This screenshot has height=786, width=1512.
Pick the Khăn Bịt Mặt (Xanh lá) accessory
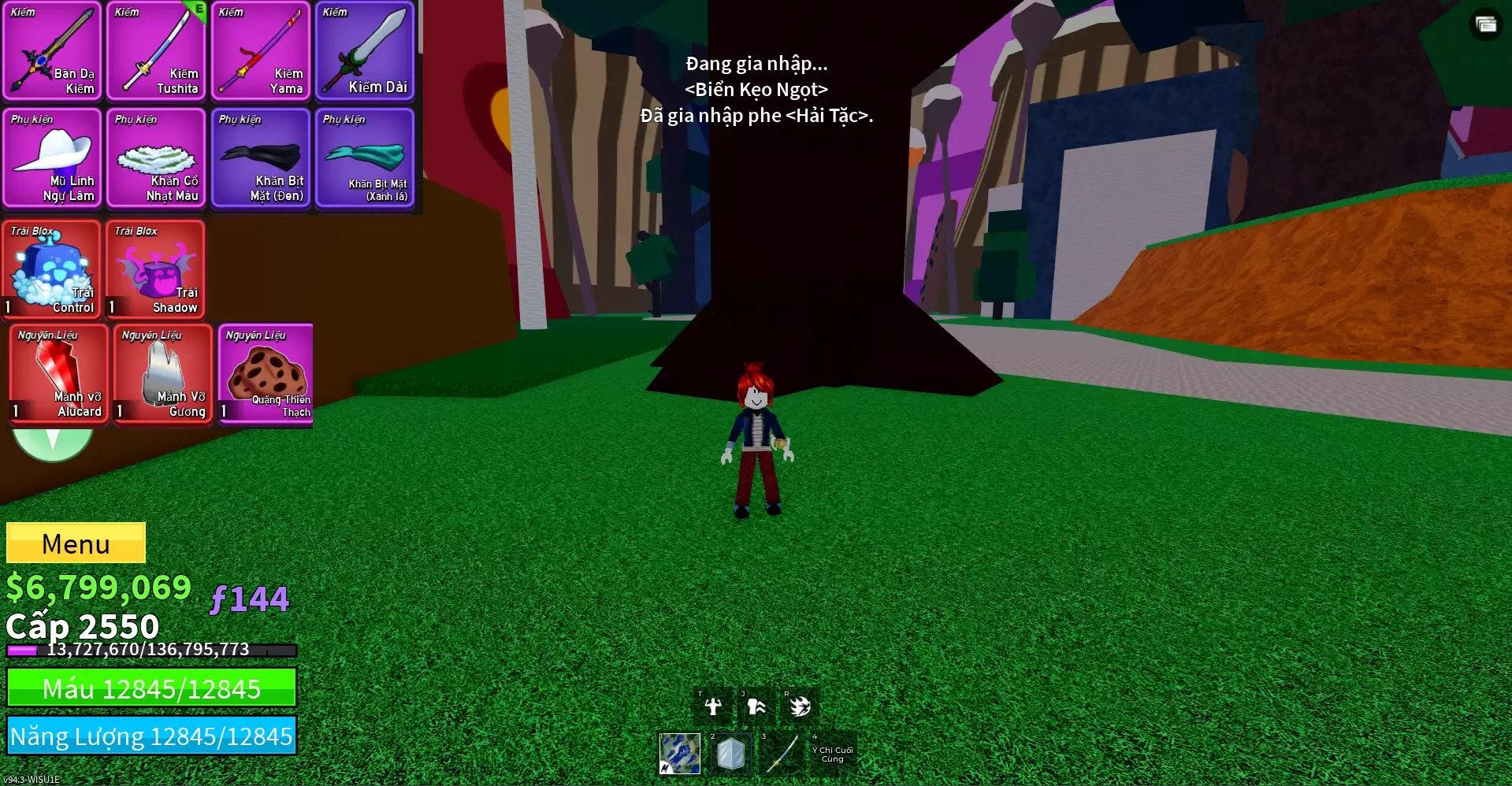click(x=364, y=158)
